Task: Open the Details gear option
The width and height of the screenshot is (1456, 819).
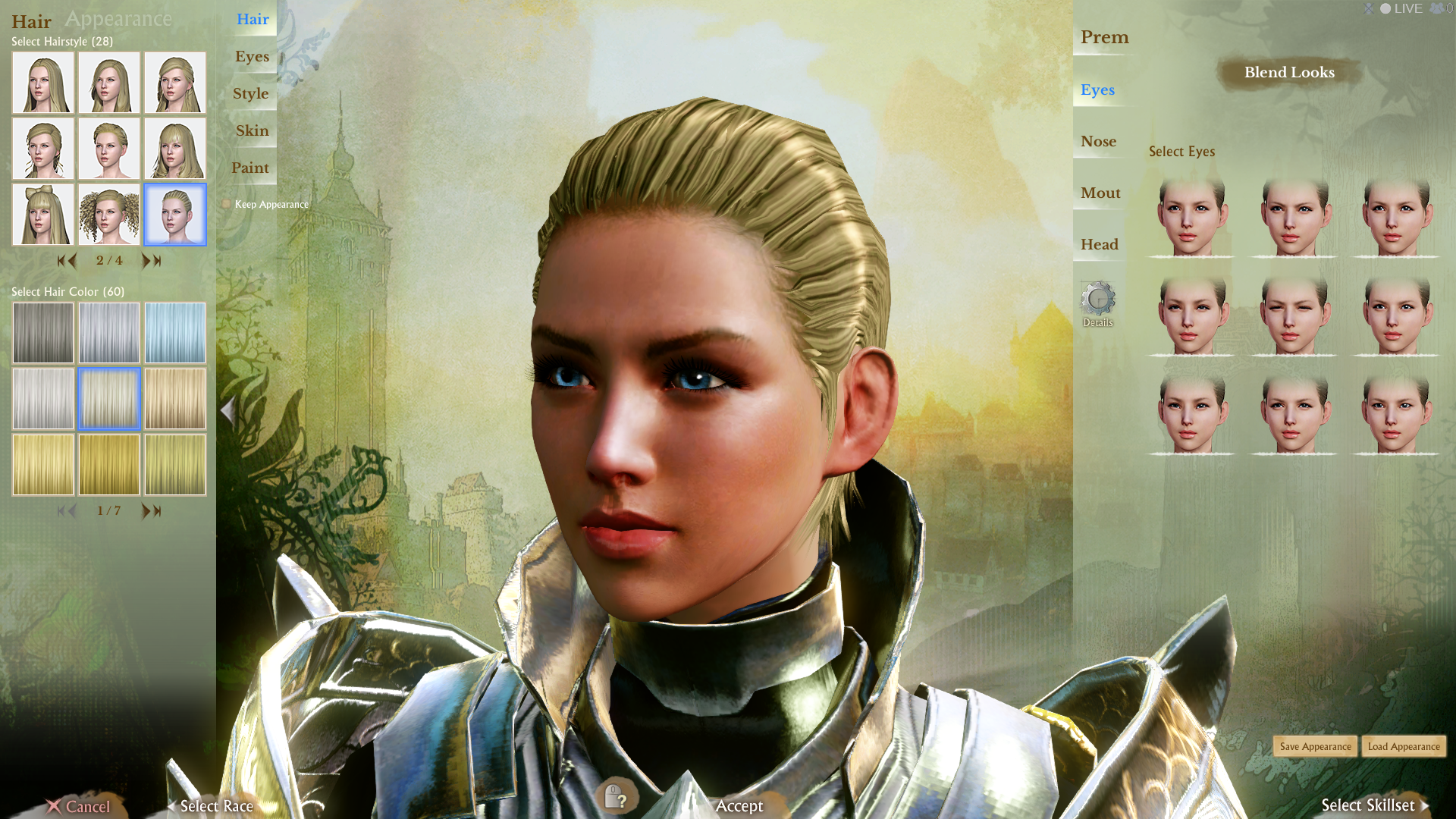Action: (x=1097, y=302)
